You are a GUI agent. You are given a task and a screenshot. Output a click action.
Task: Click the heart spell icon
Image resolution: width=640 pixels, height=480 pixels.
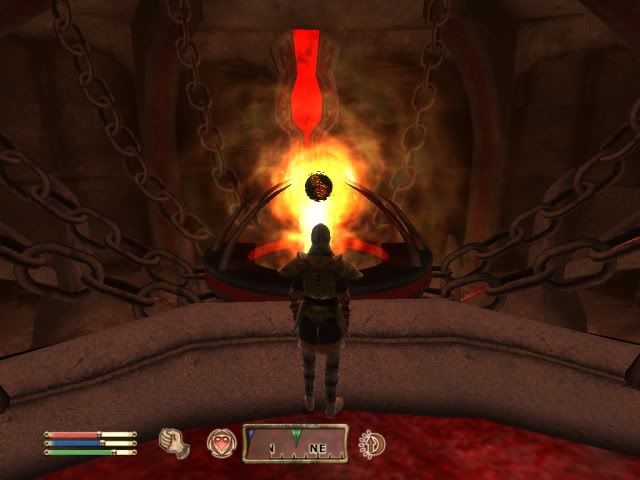[220, 442]
